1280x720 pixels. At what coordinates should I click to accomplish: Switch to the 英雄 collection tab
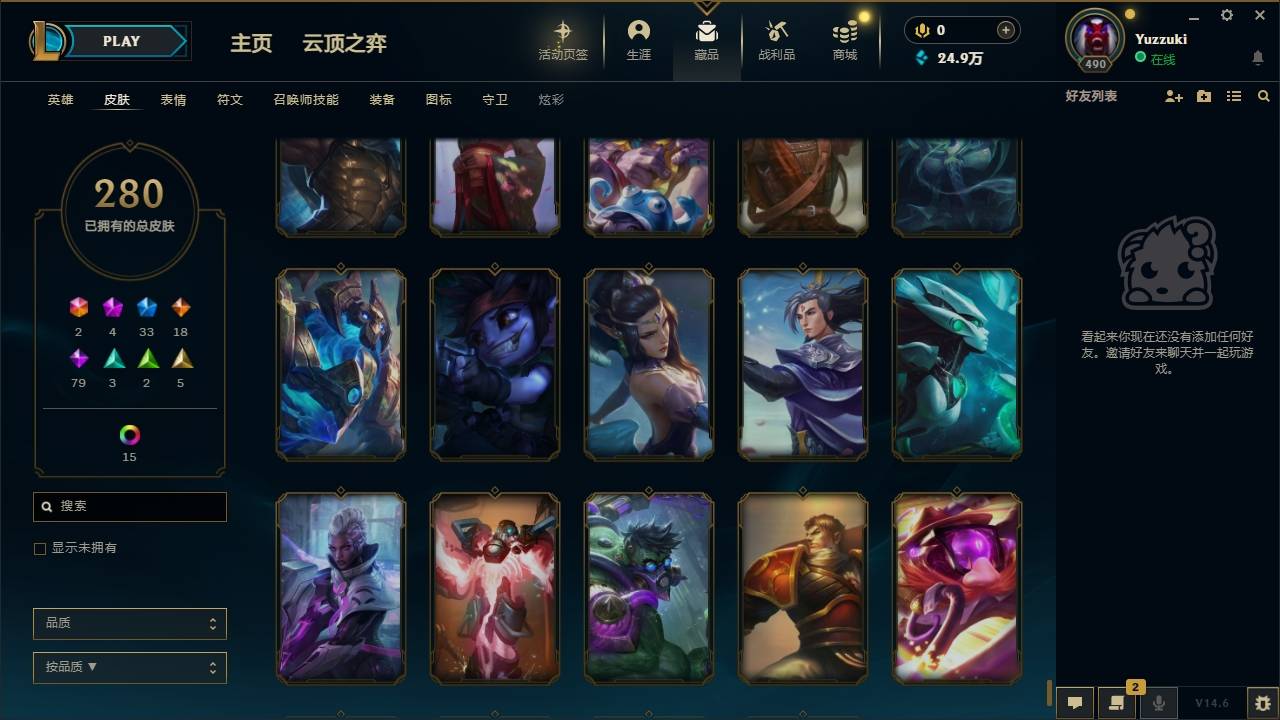[58, 100]
